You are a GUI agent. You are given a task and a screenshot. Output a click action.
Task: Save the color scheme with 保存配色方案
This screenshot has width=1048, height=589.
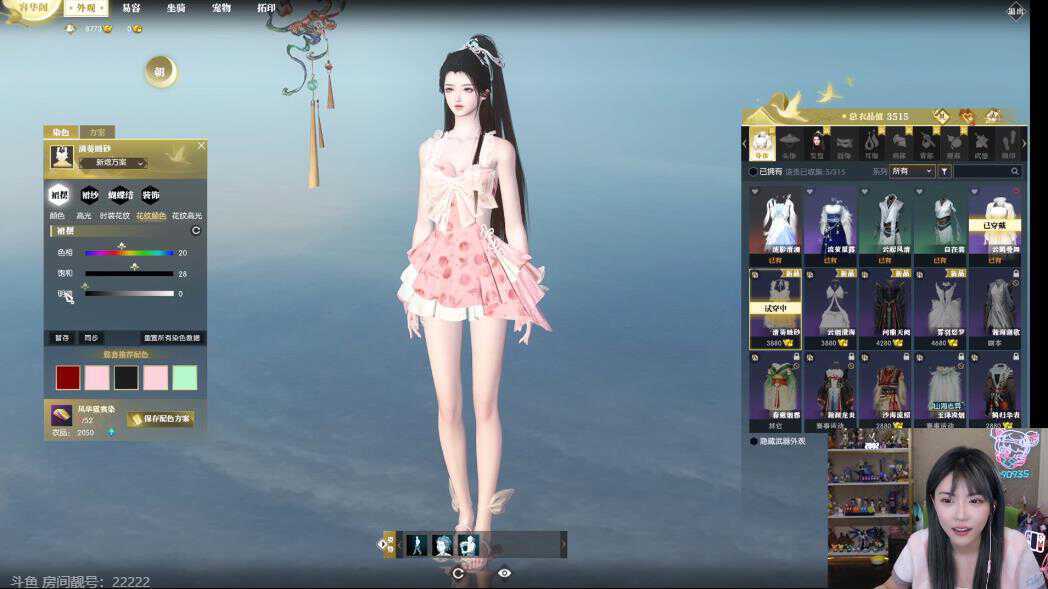(160, 419)
